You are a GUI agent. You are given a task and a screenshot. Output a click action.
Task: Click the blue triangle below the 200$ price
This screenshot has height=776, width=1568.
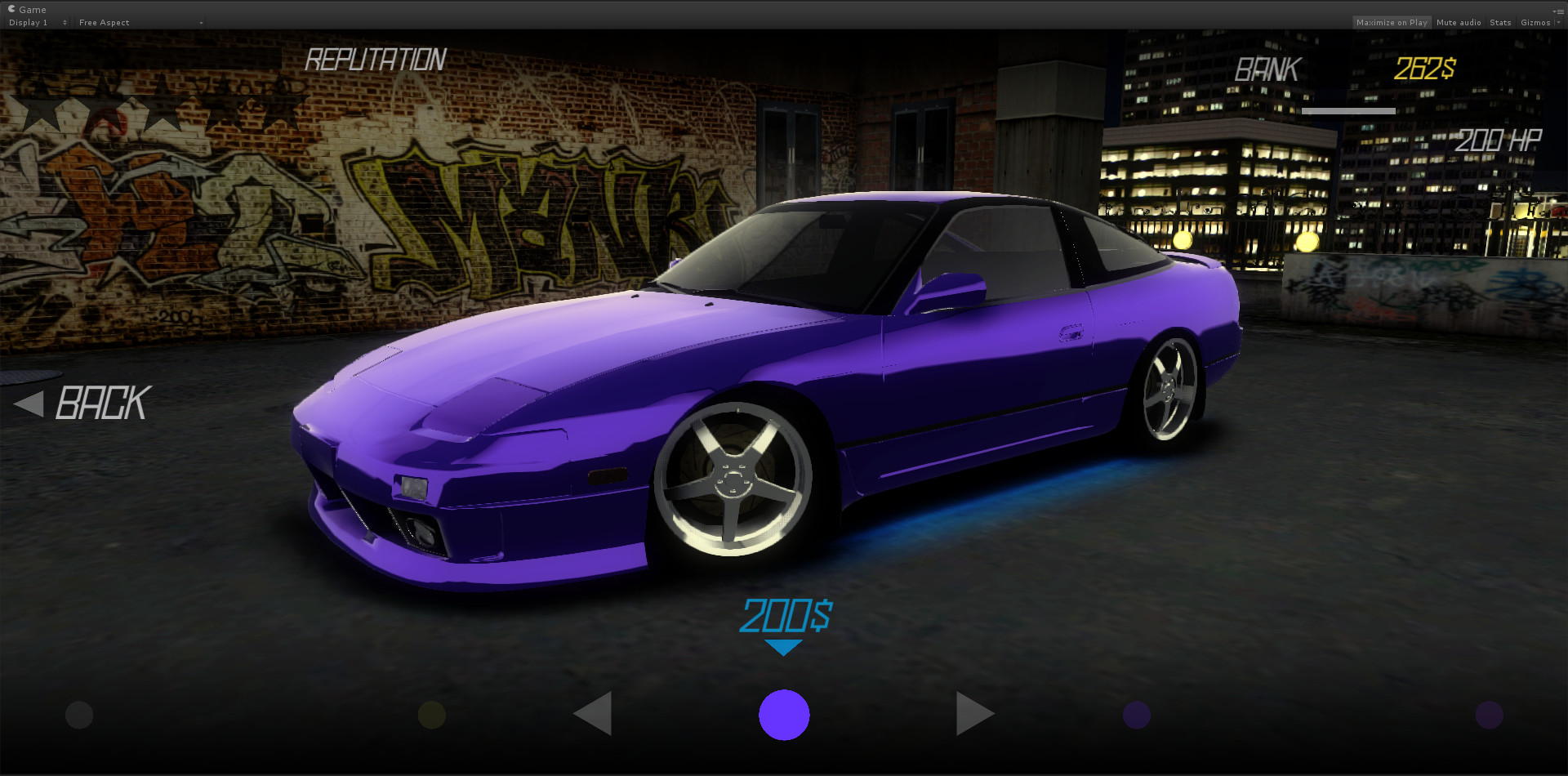pos(785,646)
